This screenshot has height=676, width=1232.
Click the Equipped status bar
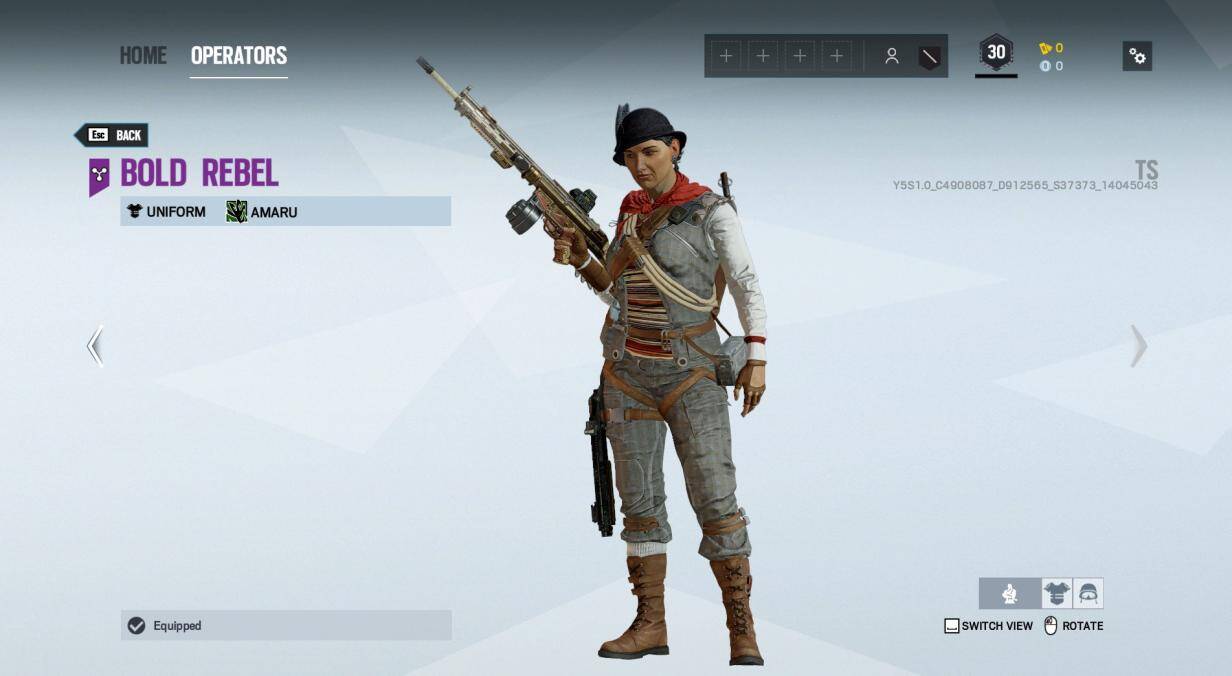click(286, 625)
